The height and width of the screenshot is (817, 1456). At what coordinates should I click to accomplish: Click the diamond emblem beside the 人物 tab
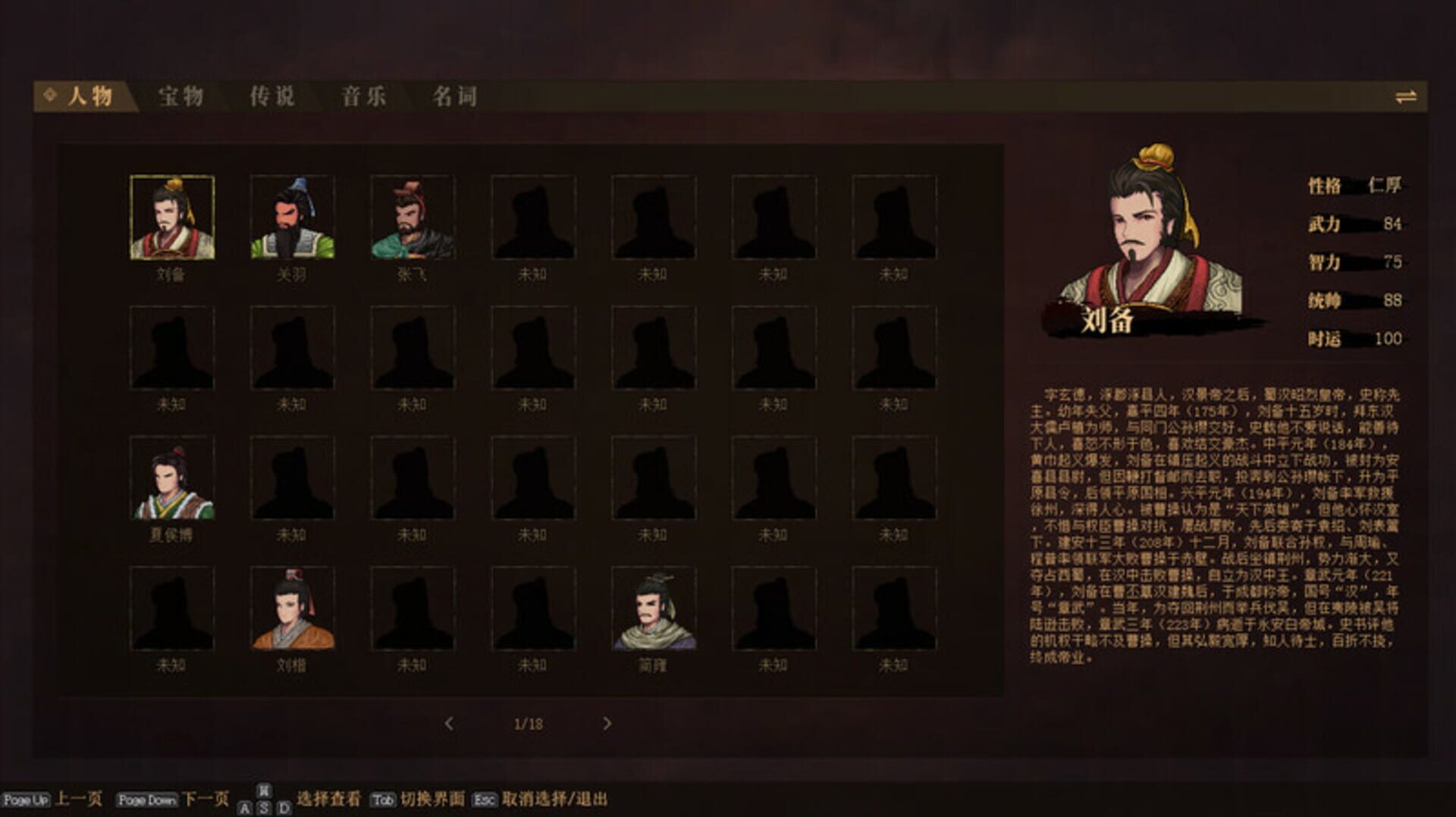click(x=50, y=96)
